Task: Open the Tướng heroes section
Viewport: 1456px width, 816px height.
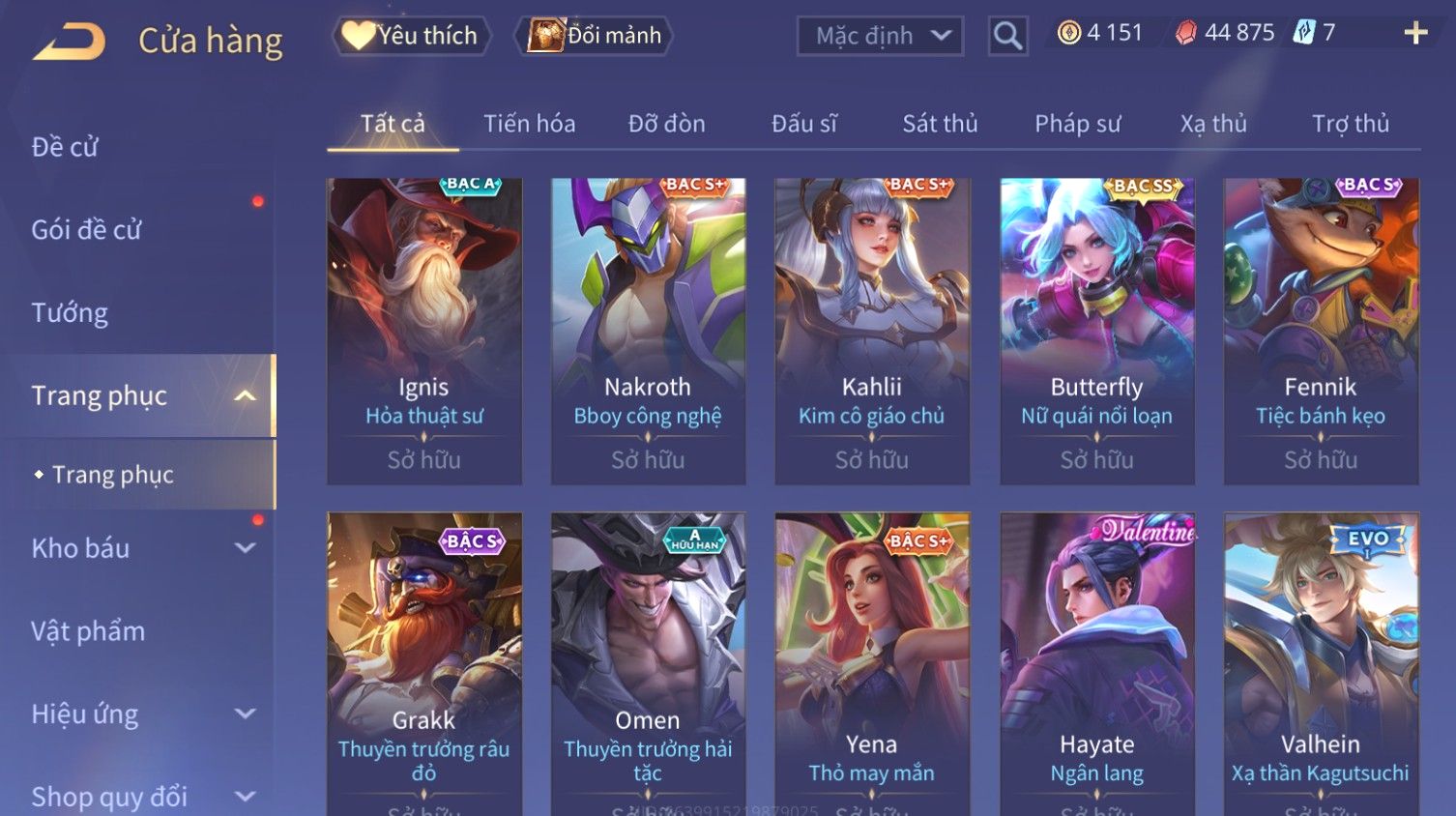Action: click(x=70, y=313)
